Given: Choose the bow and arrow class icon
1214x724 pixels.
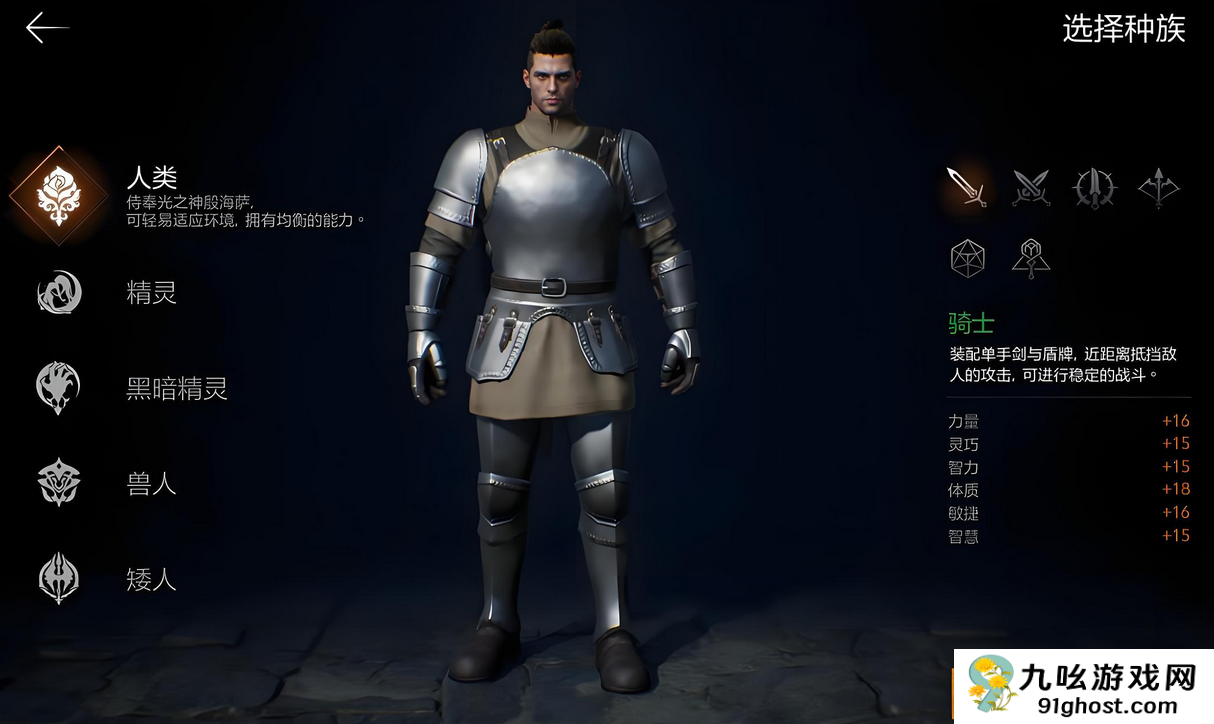Looking at the screenshot, I should tap(1158, 187).
